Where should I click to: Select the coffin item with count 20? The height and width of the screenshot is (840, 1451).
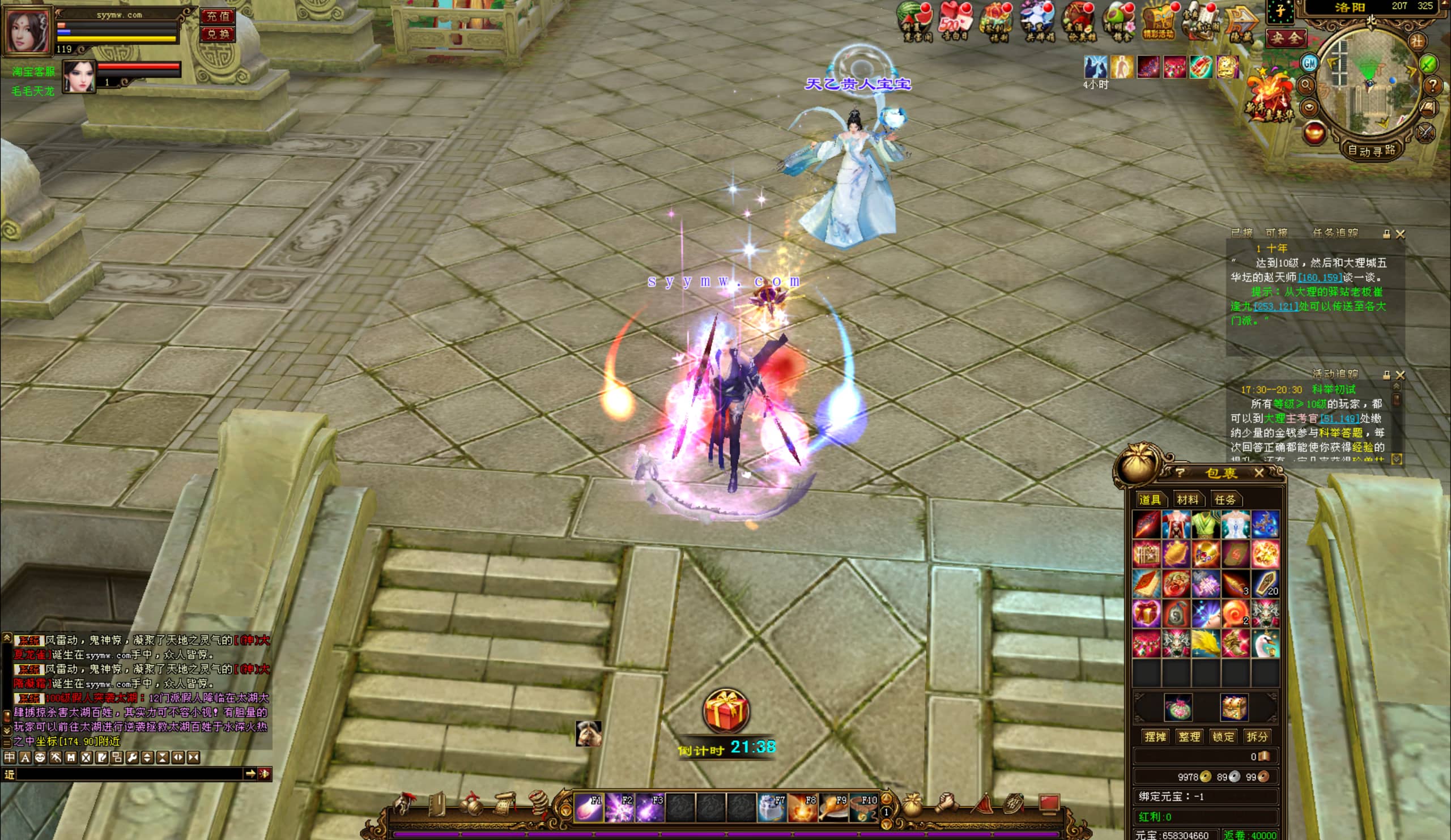1265,584
